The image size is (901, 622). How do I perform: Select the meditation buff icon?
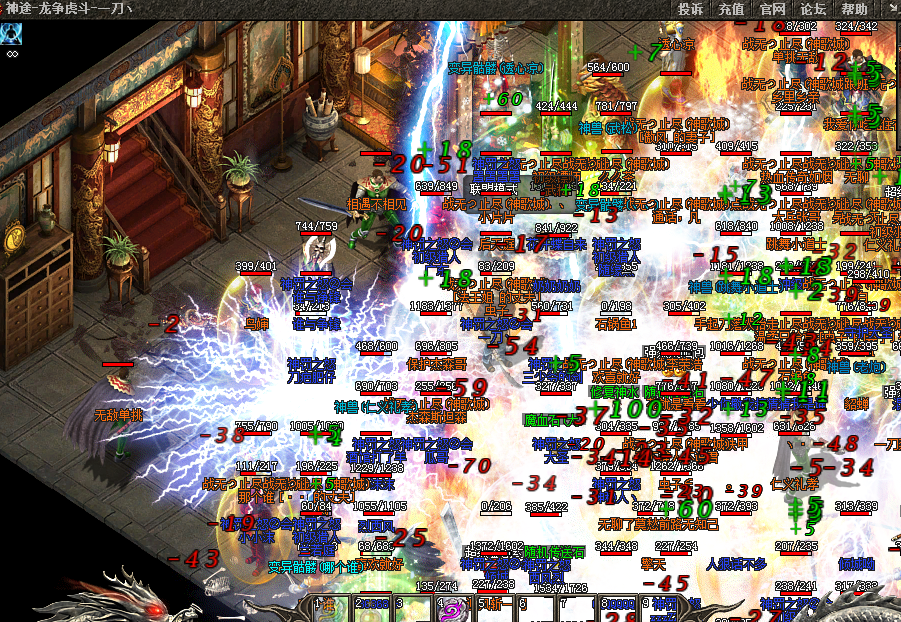click(12, 34)
